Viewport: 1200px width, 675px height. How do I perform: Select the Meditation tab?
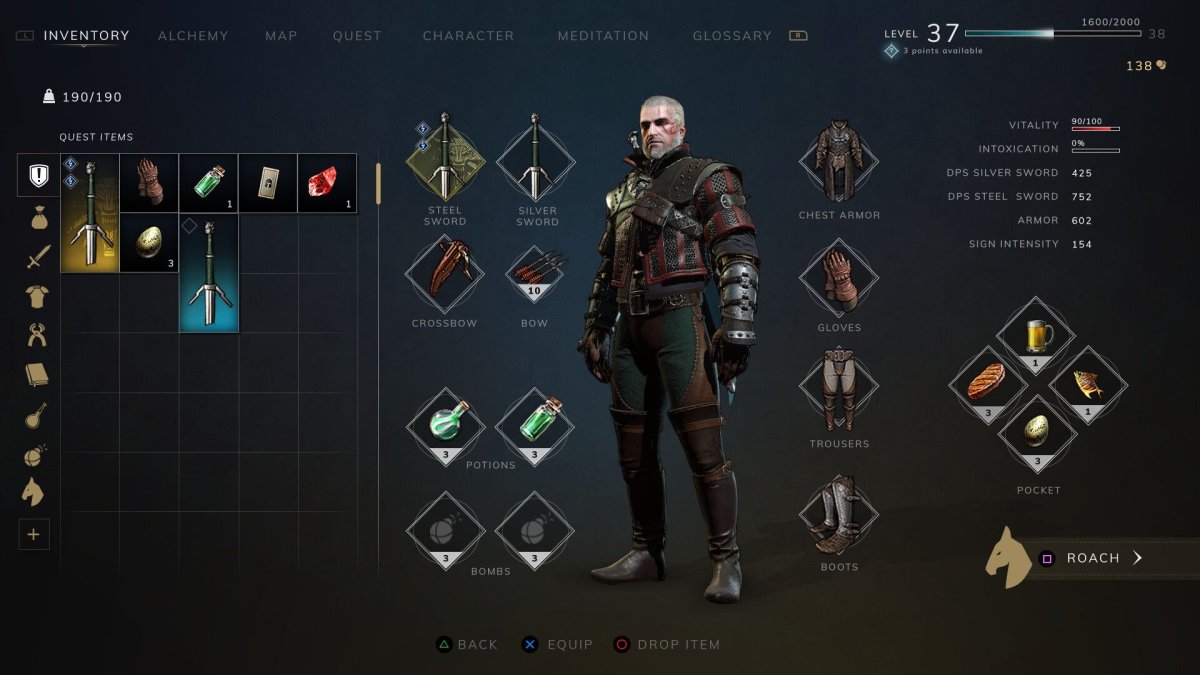(x=603, y=36)
